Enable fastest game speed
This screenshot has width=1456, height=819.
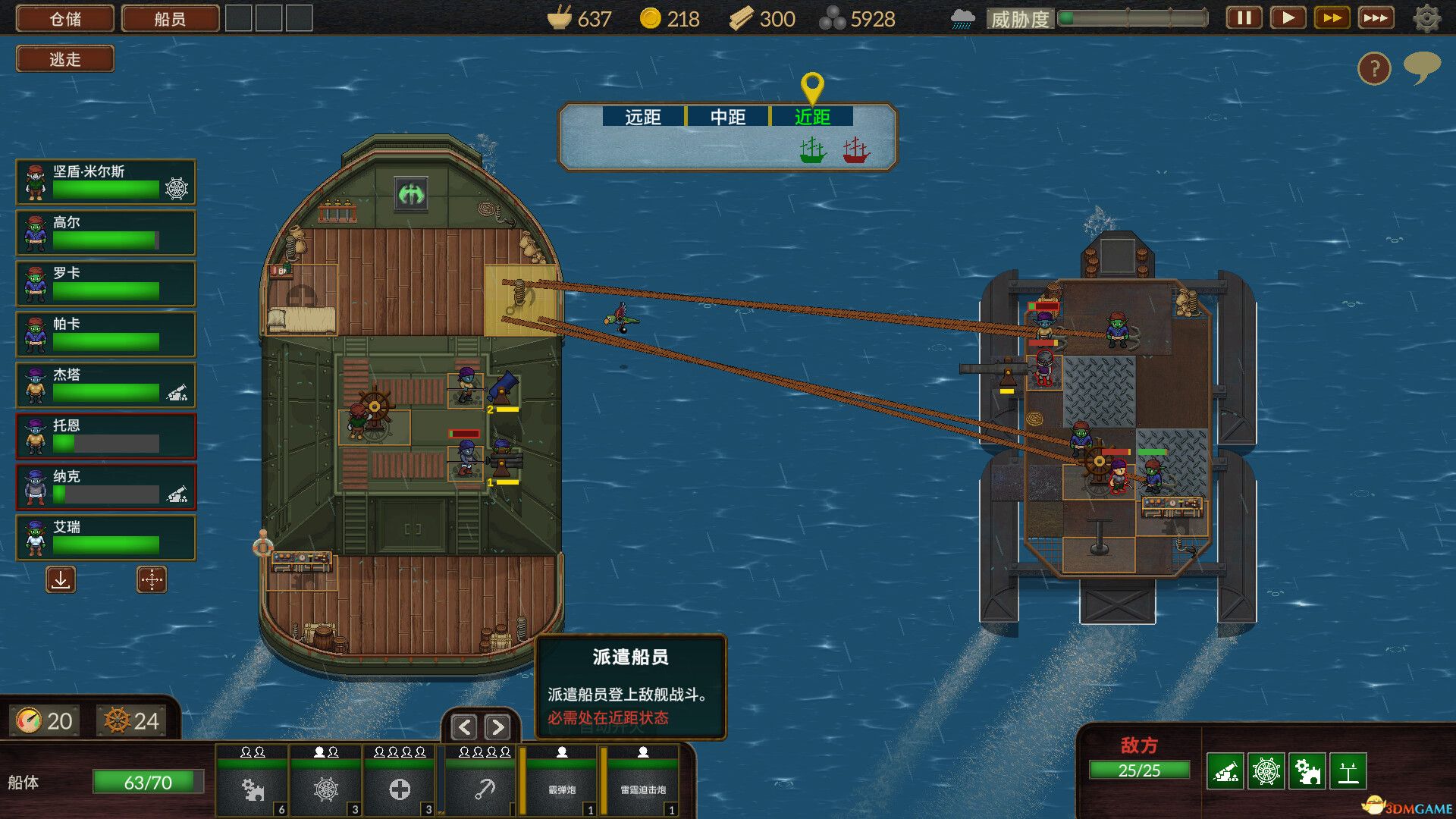click(x=1375, y=17)
